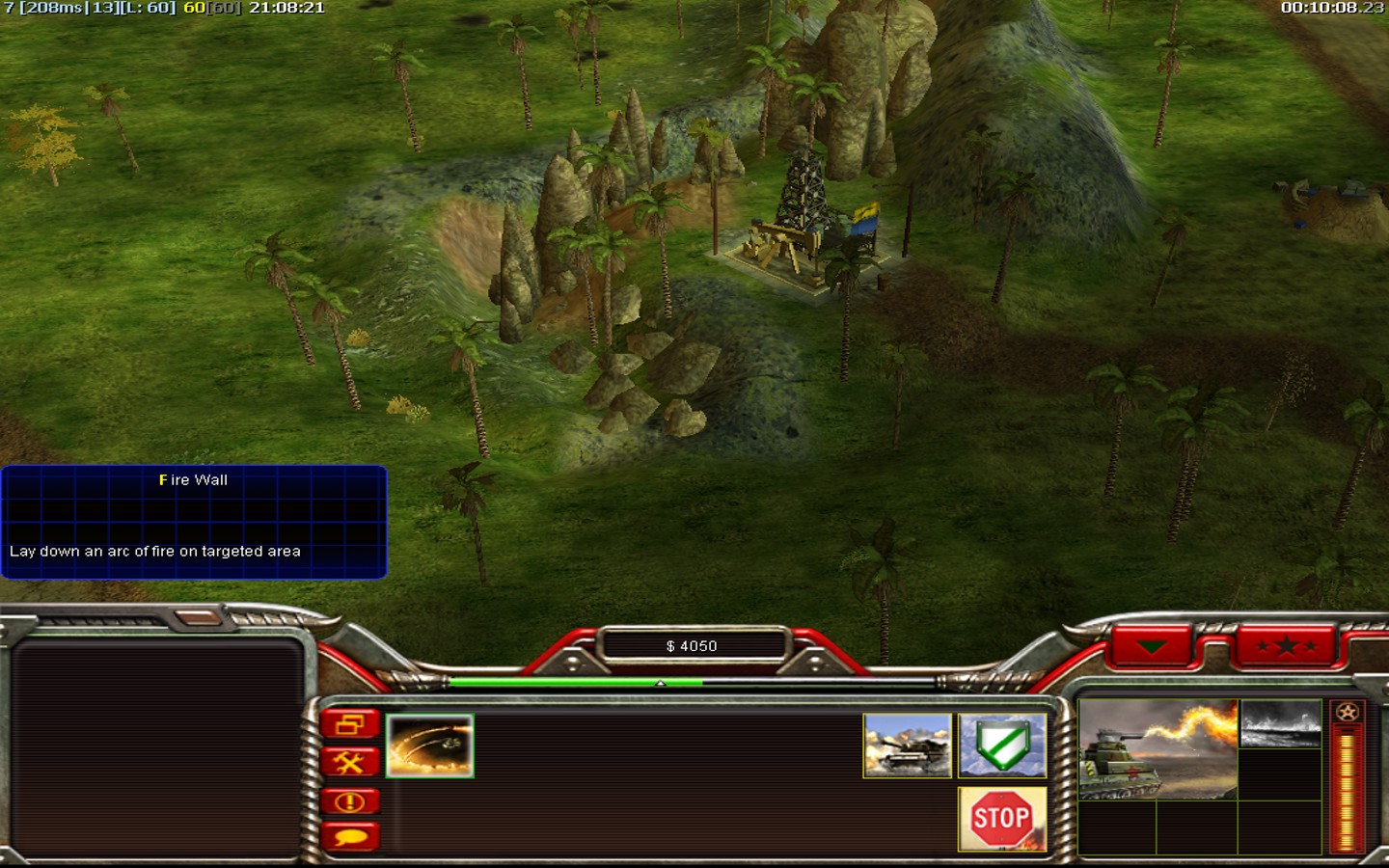Choose the Guard shield command
The height and width of the screenshot is (868, 1389).
point(1002,746)
